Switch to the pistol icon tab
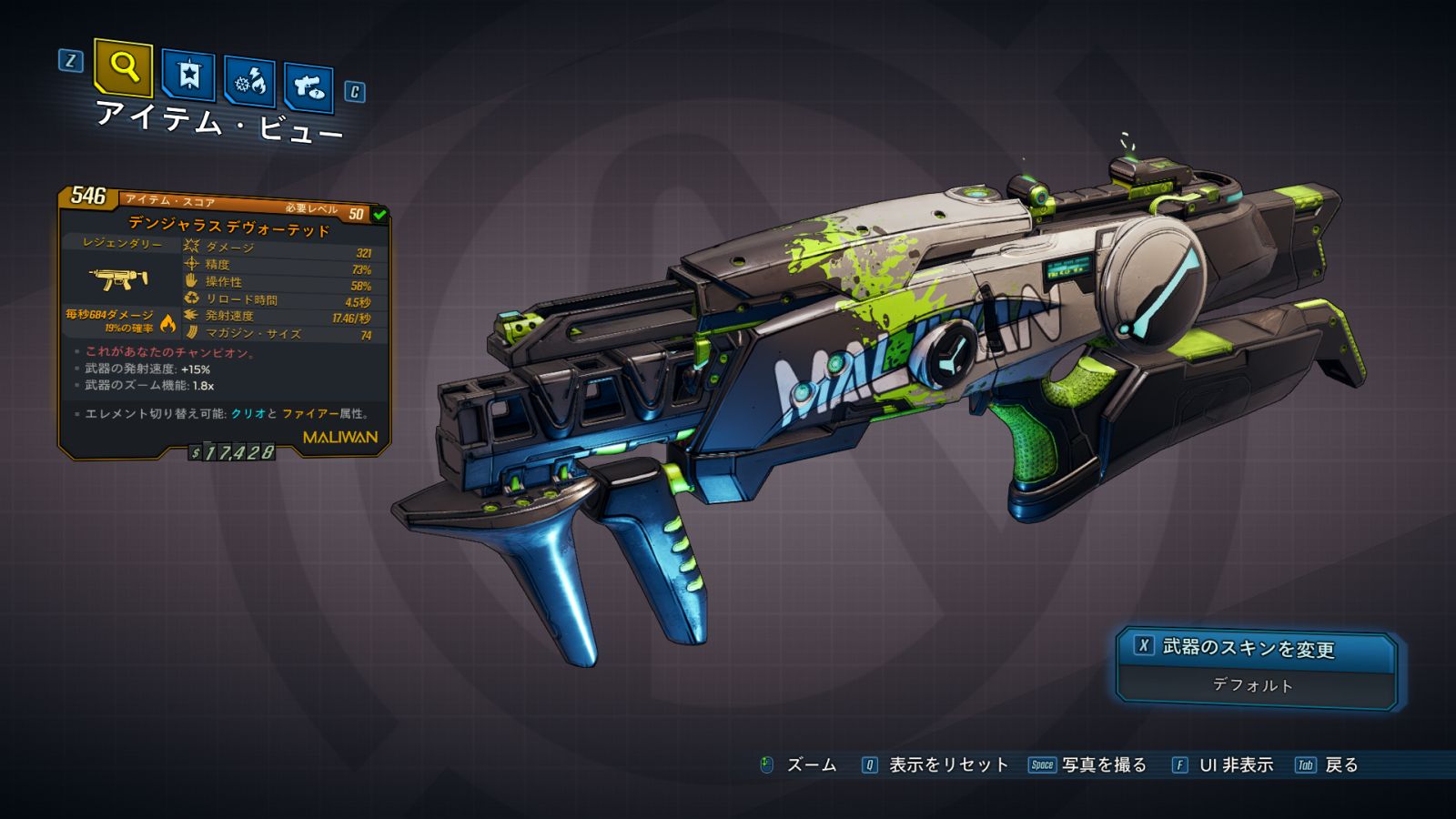 308,87
